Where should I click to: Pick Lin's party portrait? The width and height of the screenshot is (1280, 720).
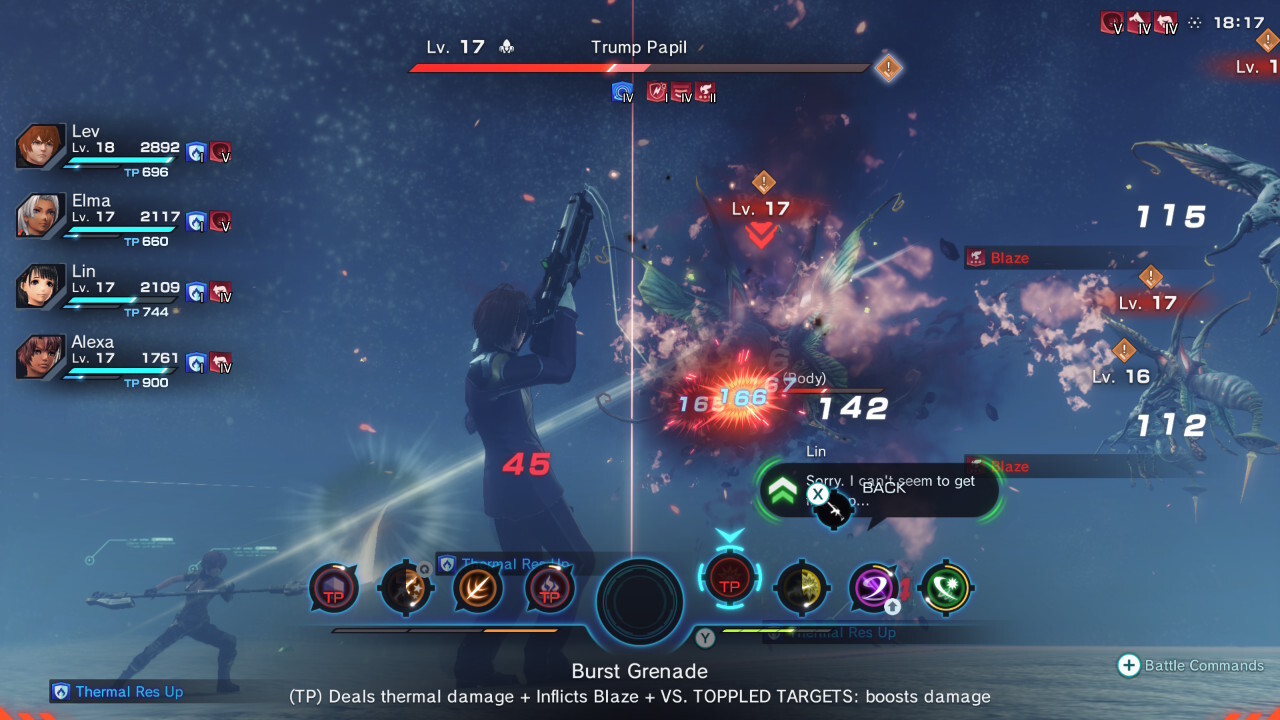click(41, 287)
